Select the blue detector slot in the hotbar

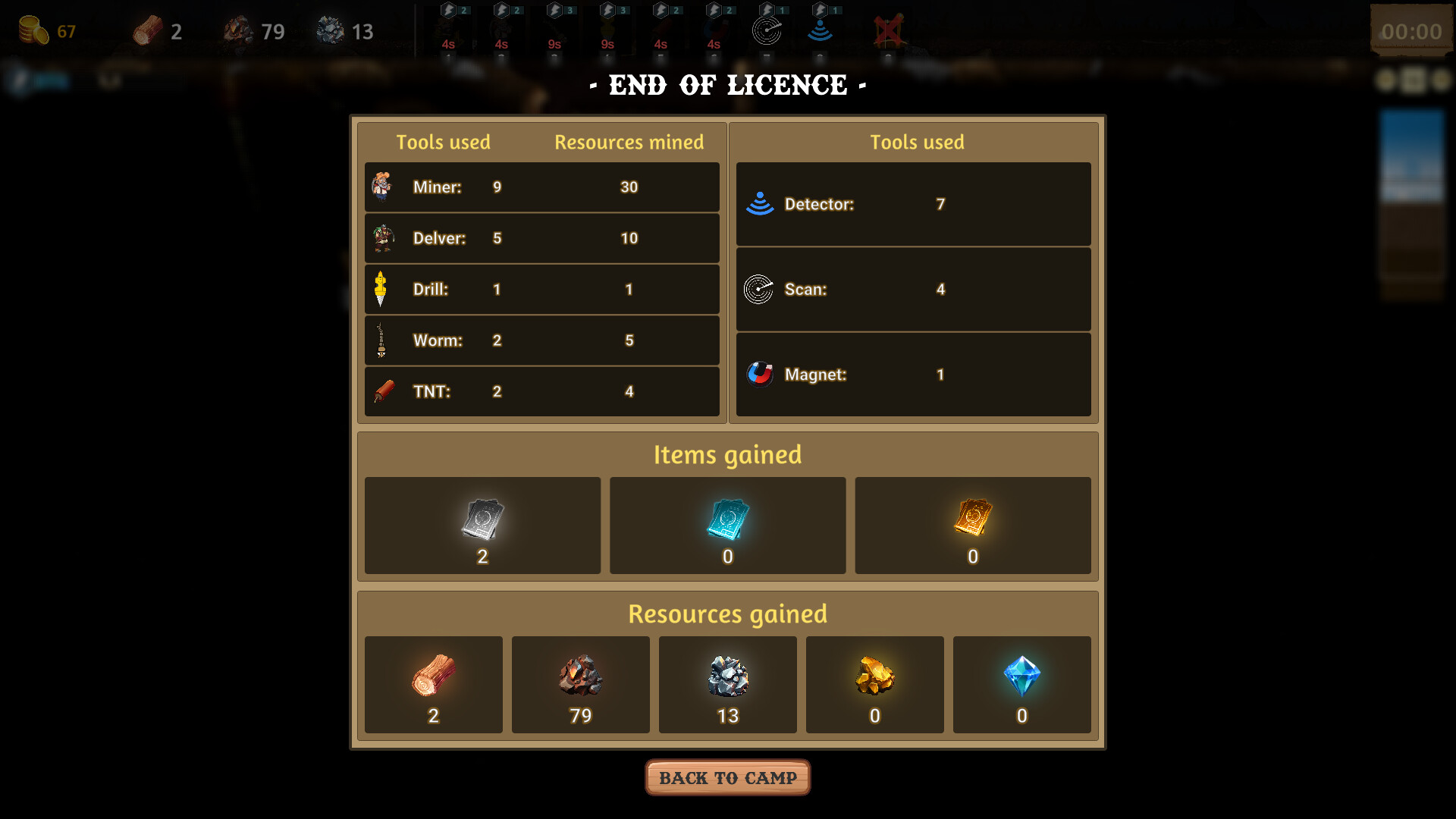pyautogui.click(x=821, y=30)
